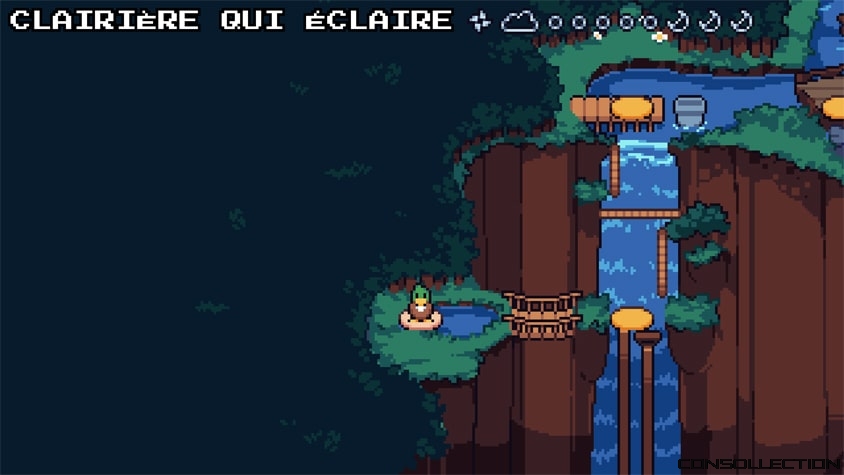Click the four-point sparkle icon
The height and width of the screenshot is (475, 844).
click(481, 21)
